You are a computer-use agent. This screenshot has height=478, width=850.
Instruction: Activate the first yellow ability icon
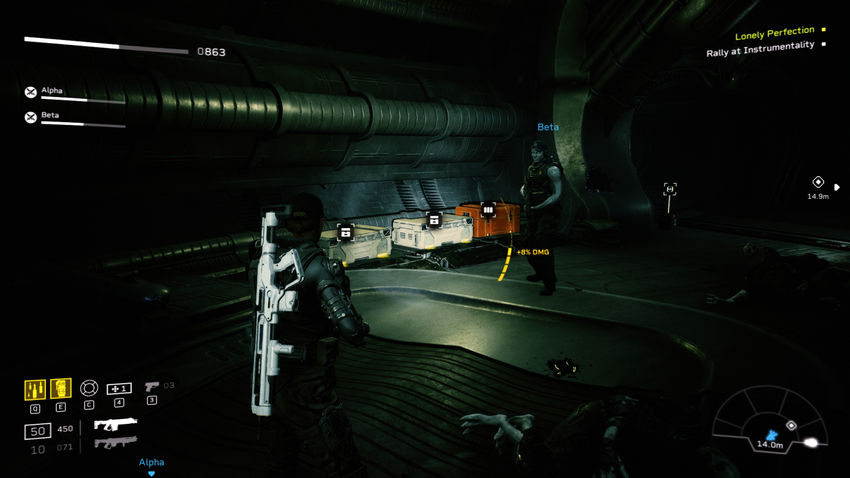point(35,388)
